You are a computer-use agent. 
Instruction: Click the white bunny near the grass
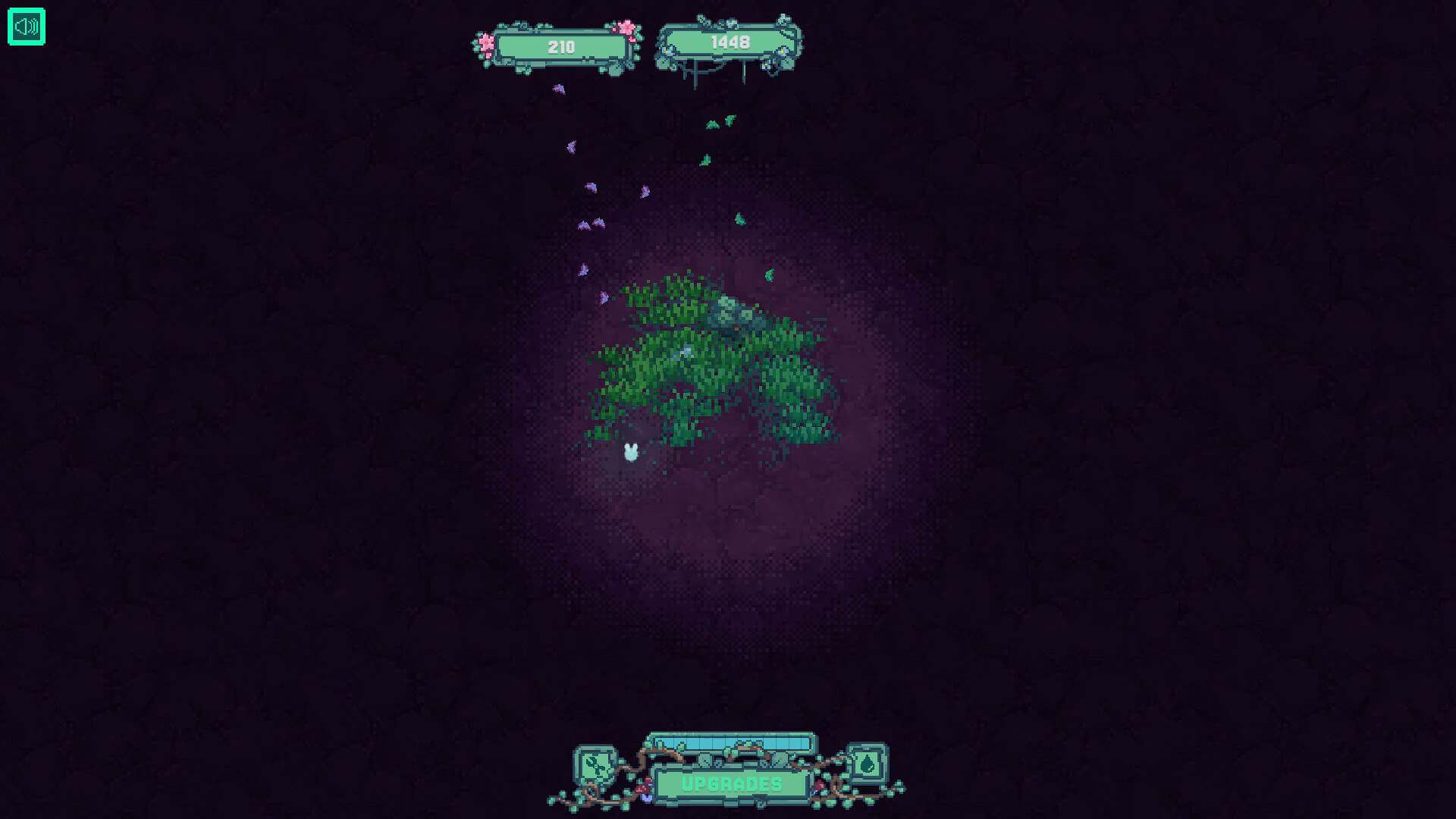click(630, 451)
